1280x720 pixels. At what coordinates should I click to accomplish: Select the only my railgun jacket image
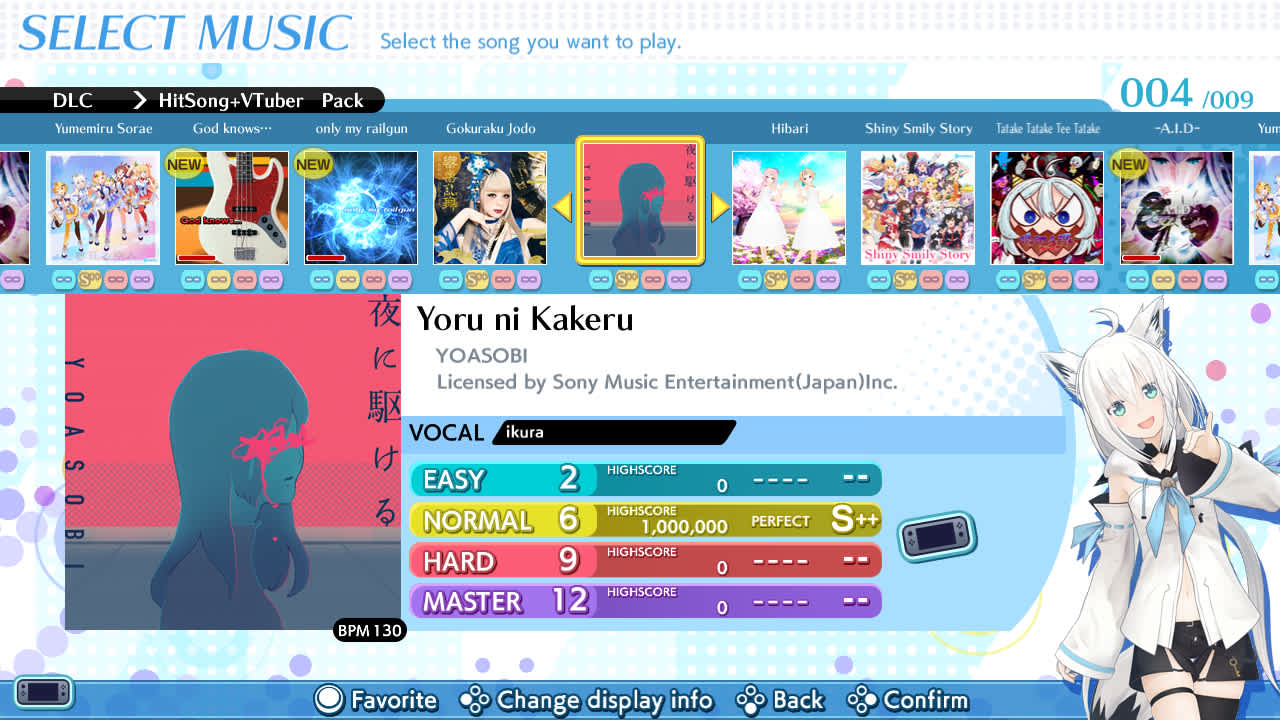click(x=360, y=207)
